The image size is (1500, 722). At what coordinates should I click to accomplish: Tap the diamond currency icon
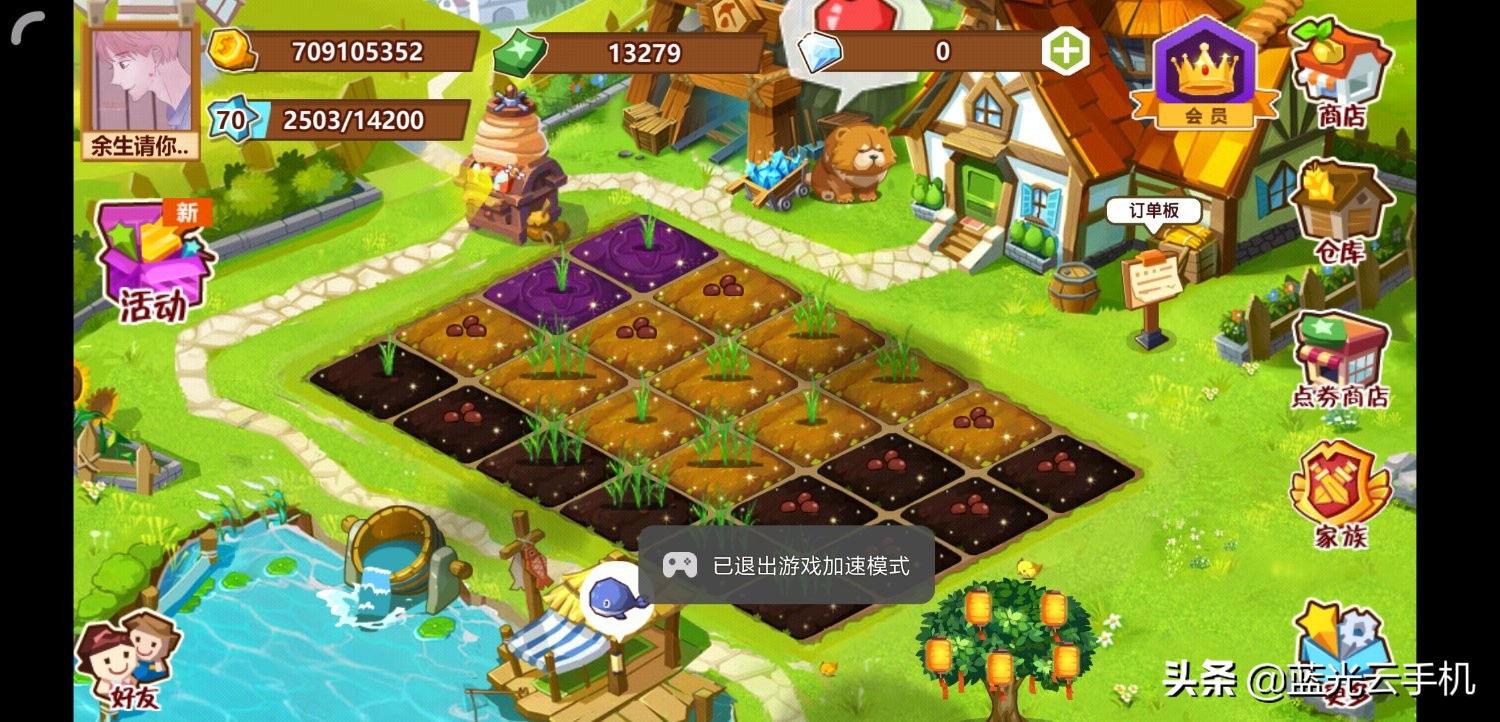click(x=822, y=52)
